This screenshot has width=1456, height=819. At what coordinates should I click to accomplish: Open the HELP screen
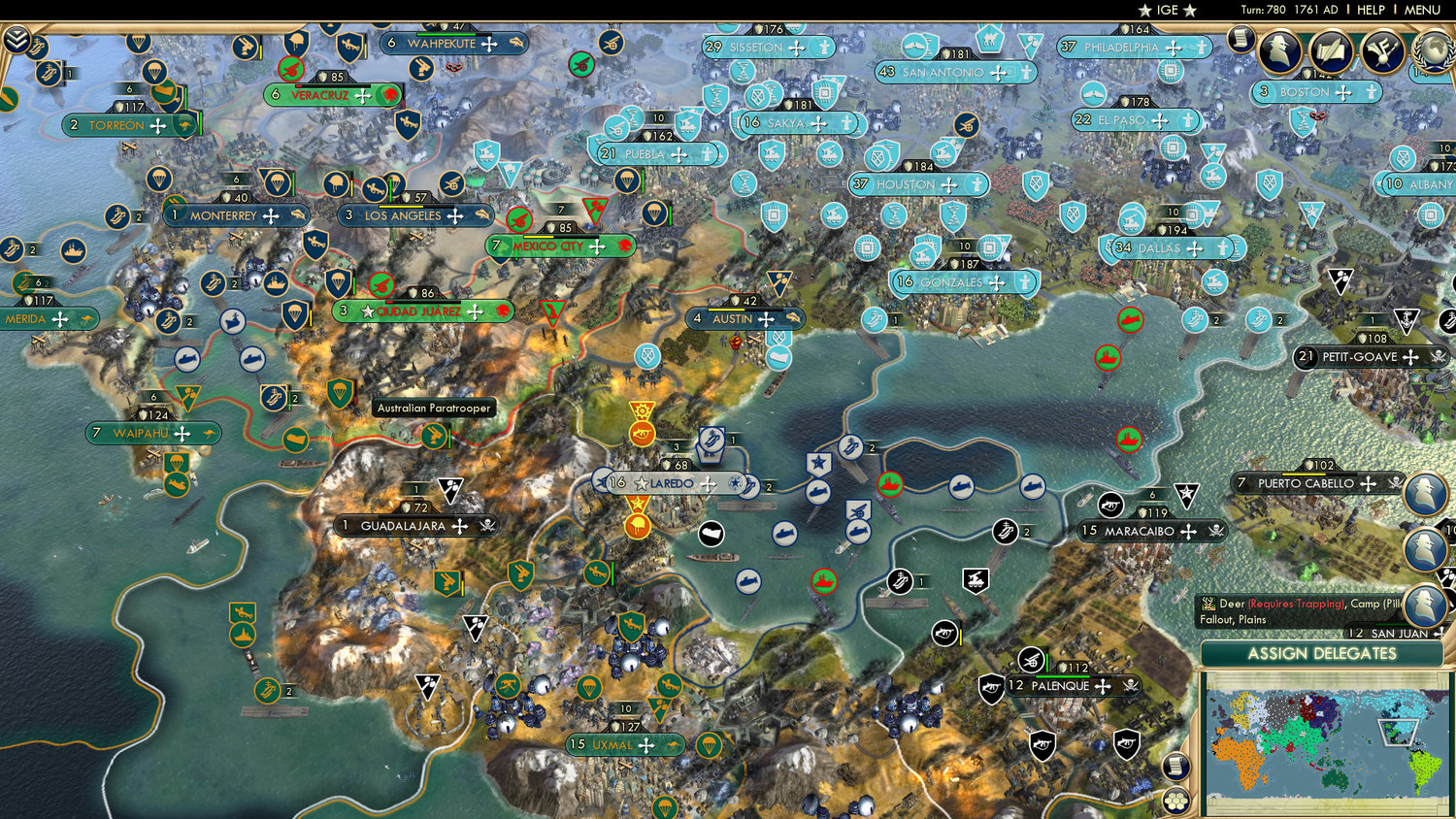click(x=1373, y=11)
